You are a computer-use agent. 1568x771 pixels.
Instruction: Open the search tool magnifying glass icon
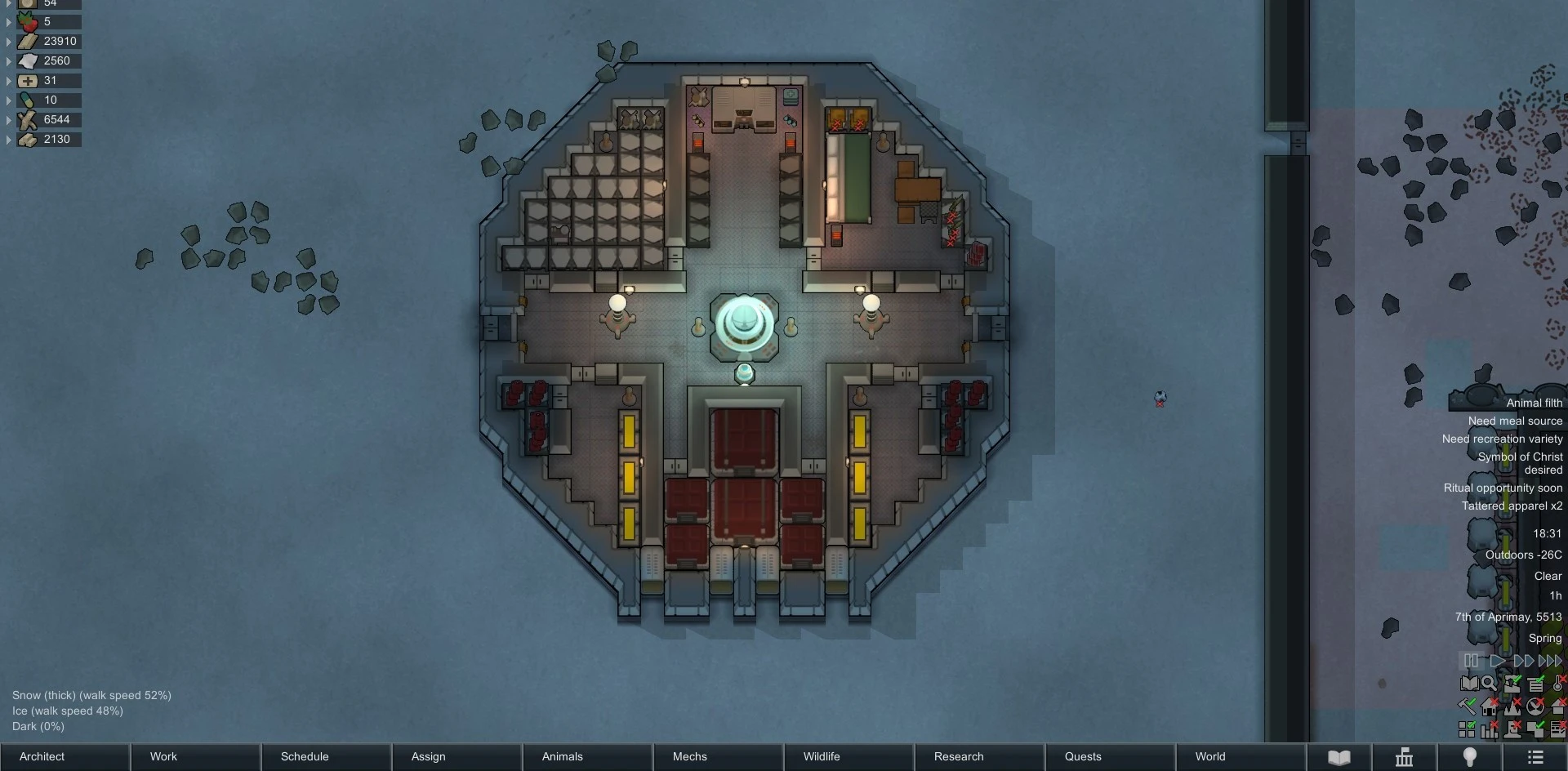pyautogui.click(x=1489, y=684)
